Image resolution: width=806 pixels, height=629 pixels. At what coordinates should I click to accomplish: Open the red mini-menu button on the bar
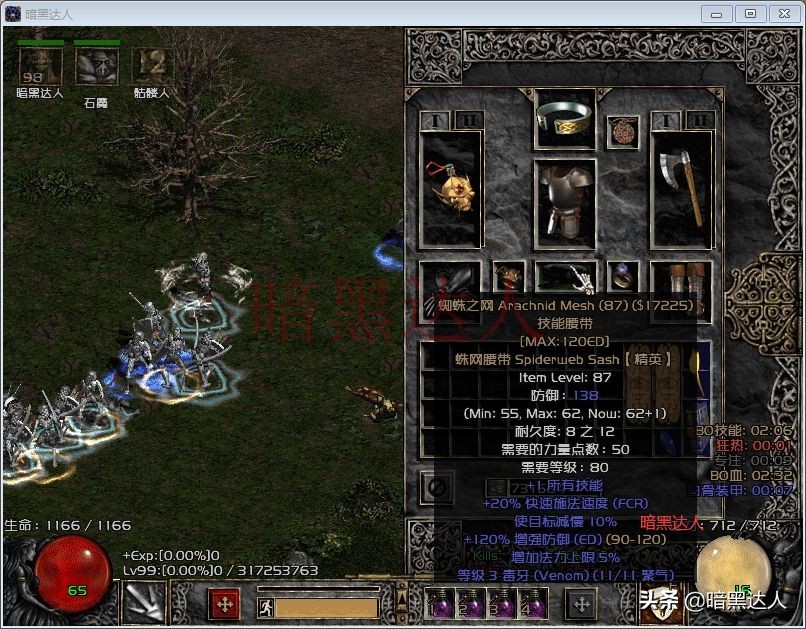tap(223, 605)
